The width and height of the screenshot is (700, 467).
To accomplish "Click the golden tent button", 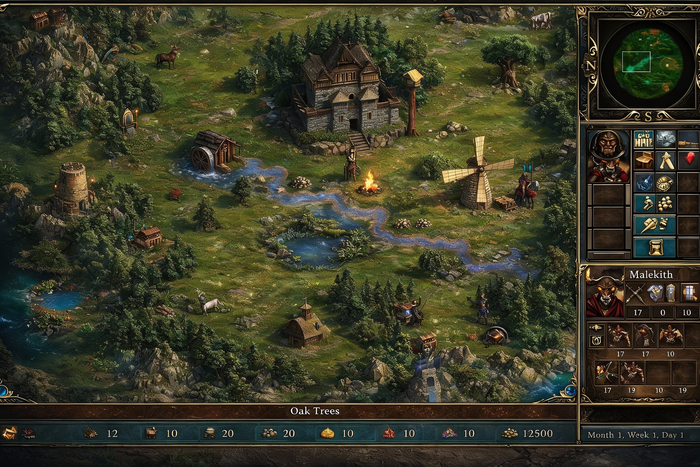I will click(x=665, y=160).
